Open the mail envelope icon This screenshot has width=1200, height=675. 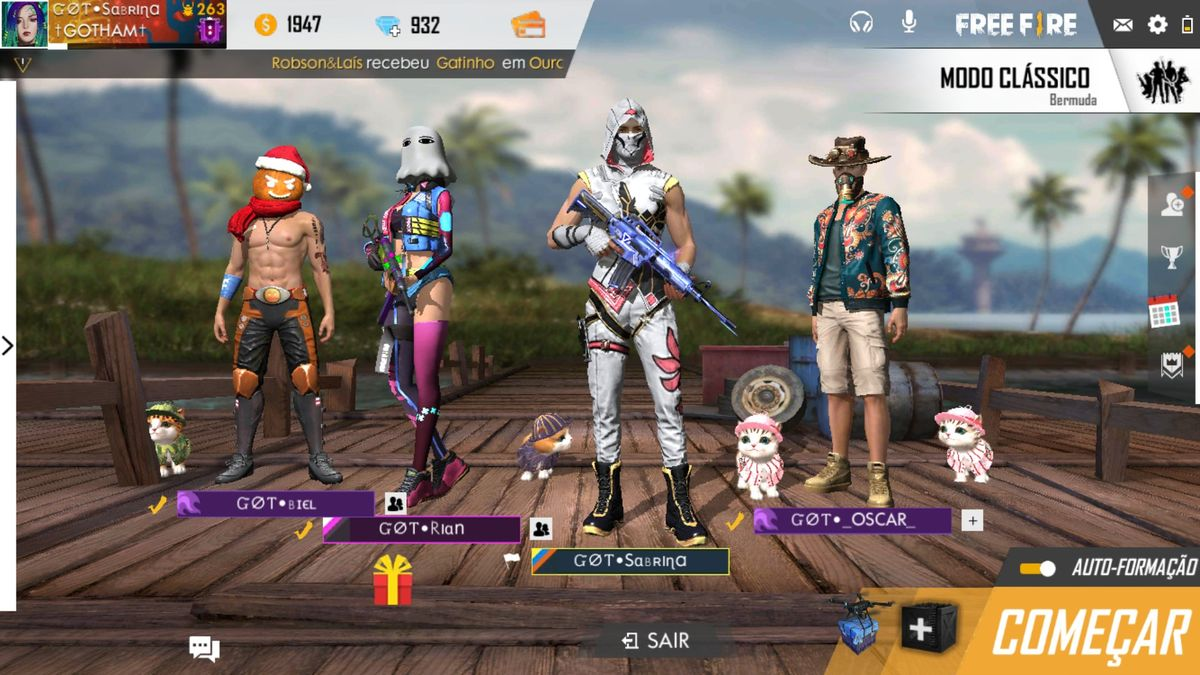tap(1123, 25)
